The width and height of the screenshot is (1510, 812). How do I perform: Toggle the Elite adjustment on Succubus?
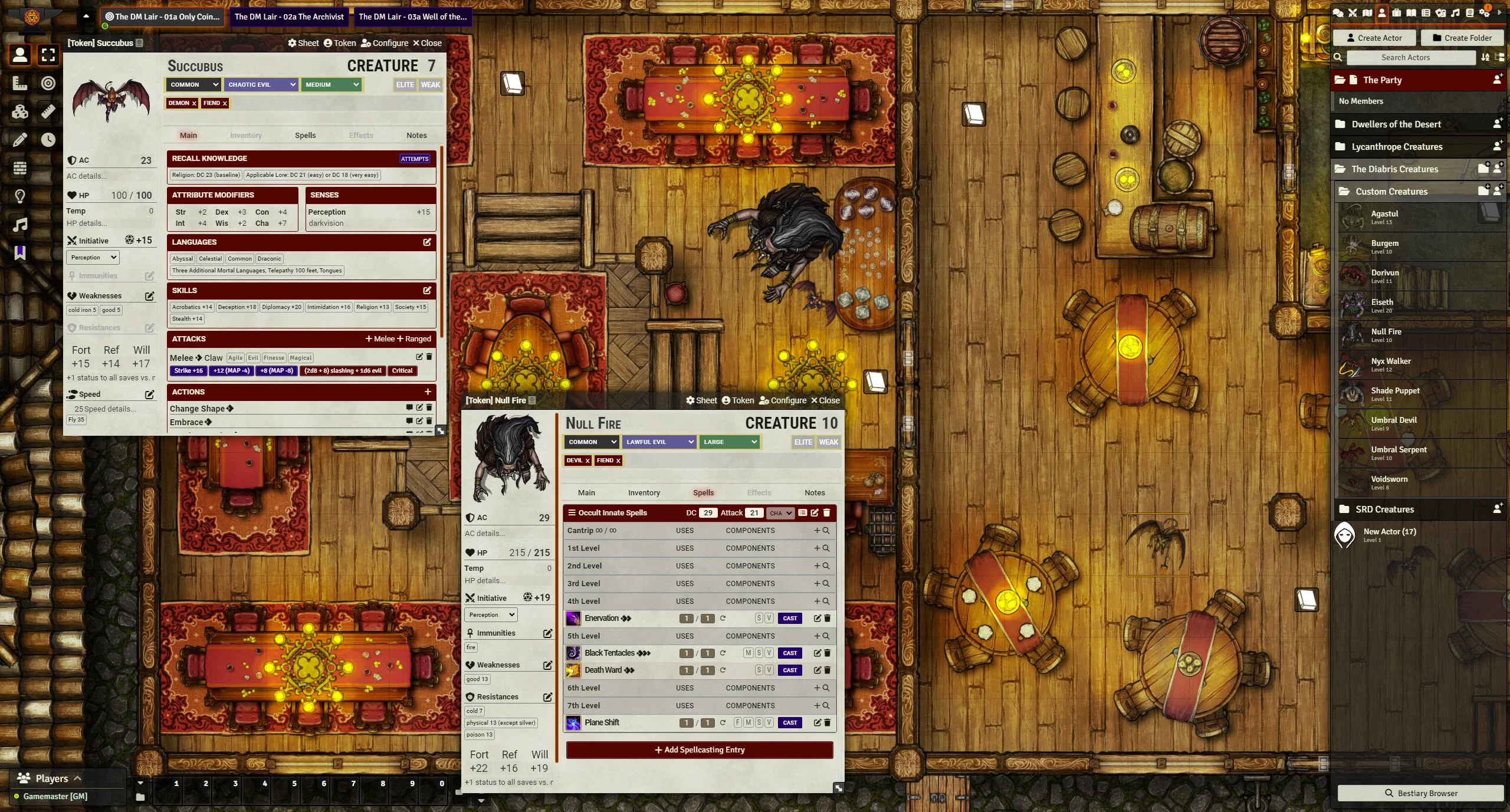(405, 85)
